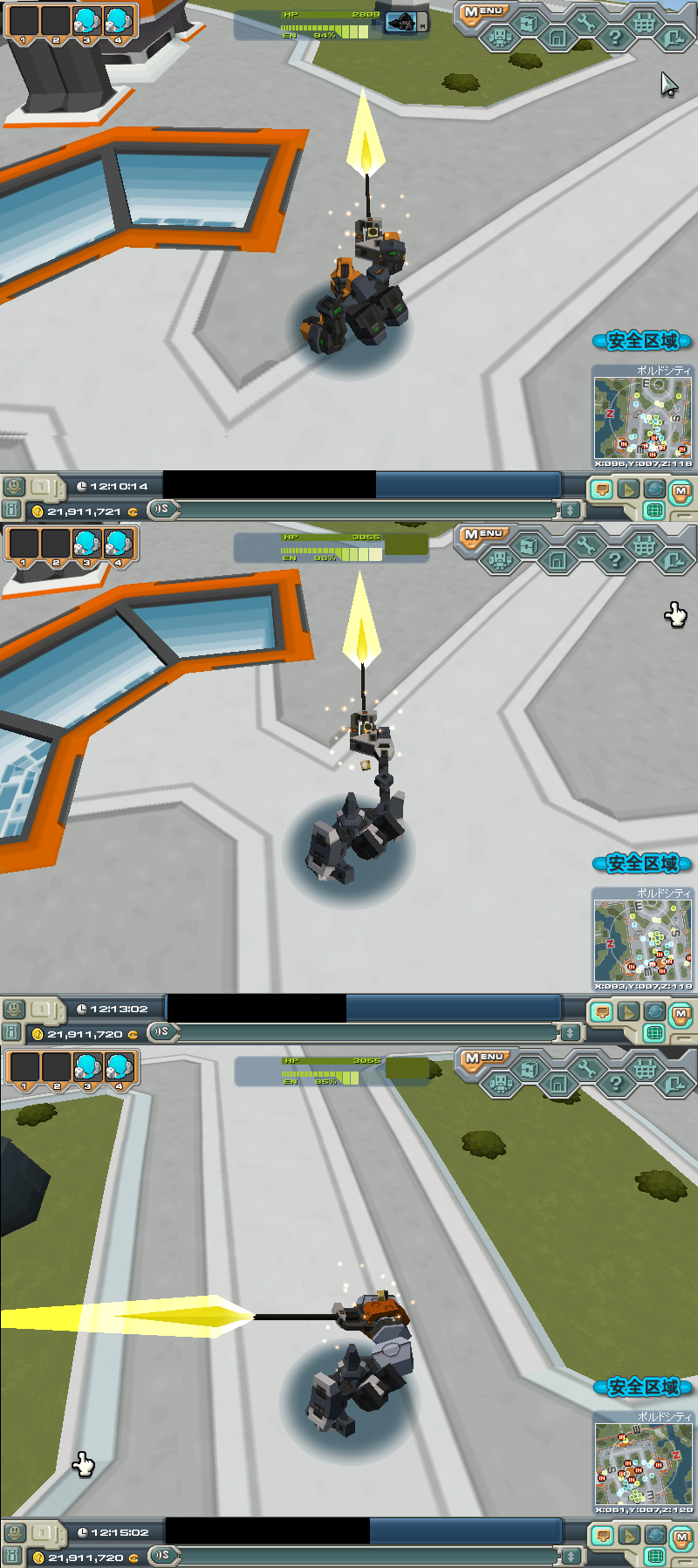Screen dimensions: 698x1568
Task: Toggle the orange M button in the 12:10:14 frame
Action: pyautogui.click(x=681, y=491)
